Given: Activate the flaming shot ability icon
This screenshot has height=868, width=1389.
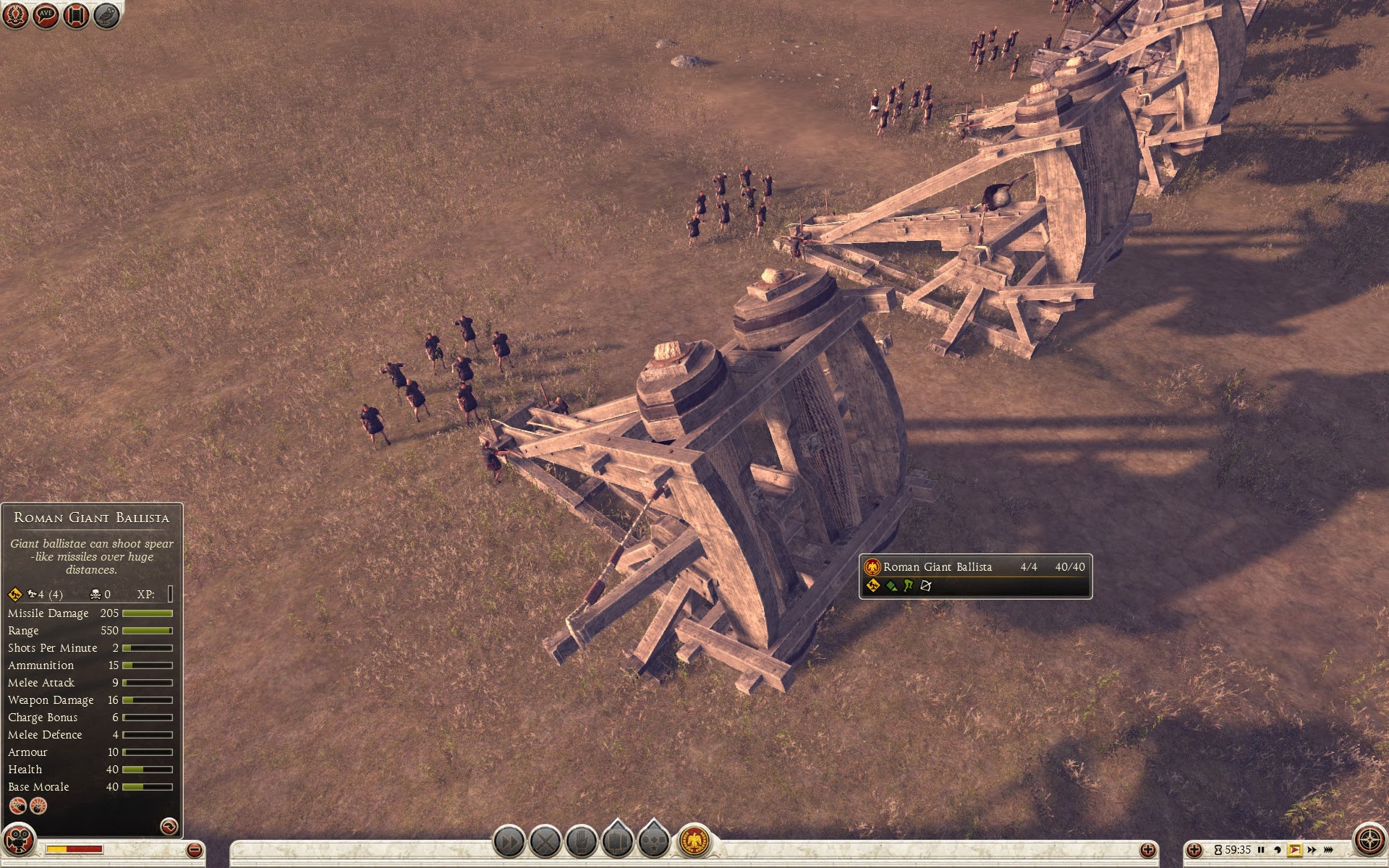Looking at the screenshot, I should point(17,805).
